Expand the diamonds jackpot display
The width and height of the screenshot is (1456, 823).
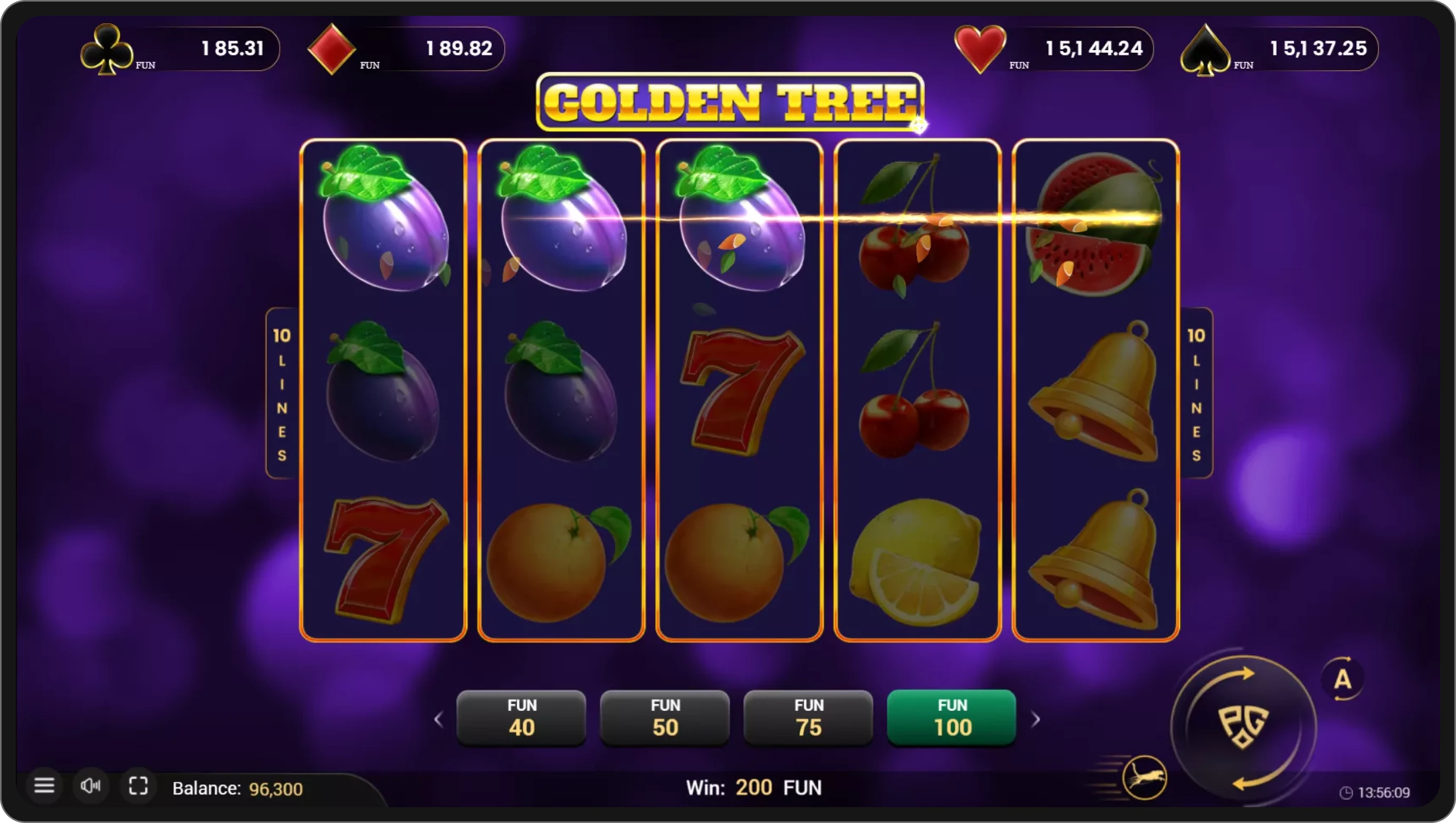[x=332, y=47]
